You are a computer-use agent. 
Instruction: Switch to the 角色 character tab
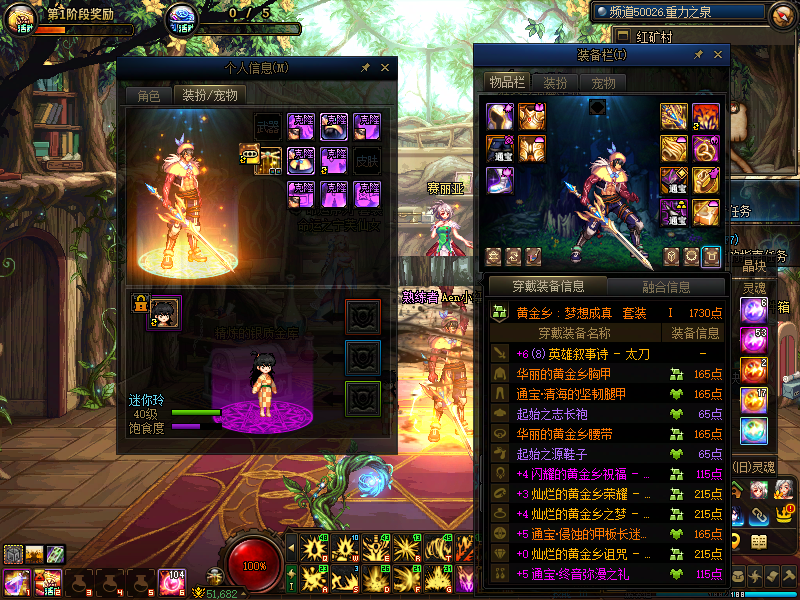pos(148,96)
